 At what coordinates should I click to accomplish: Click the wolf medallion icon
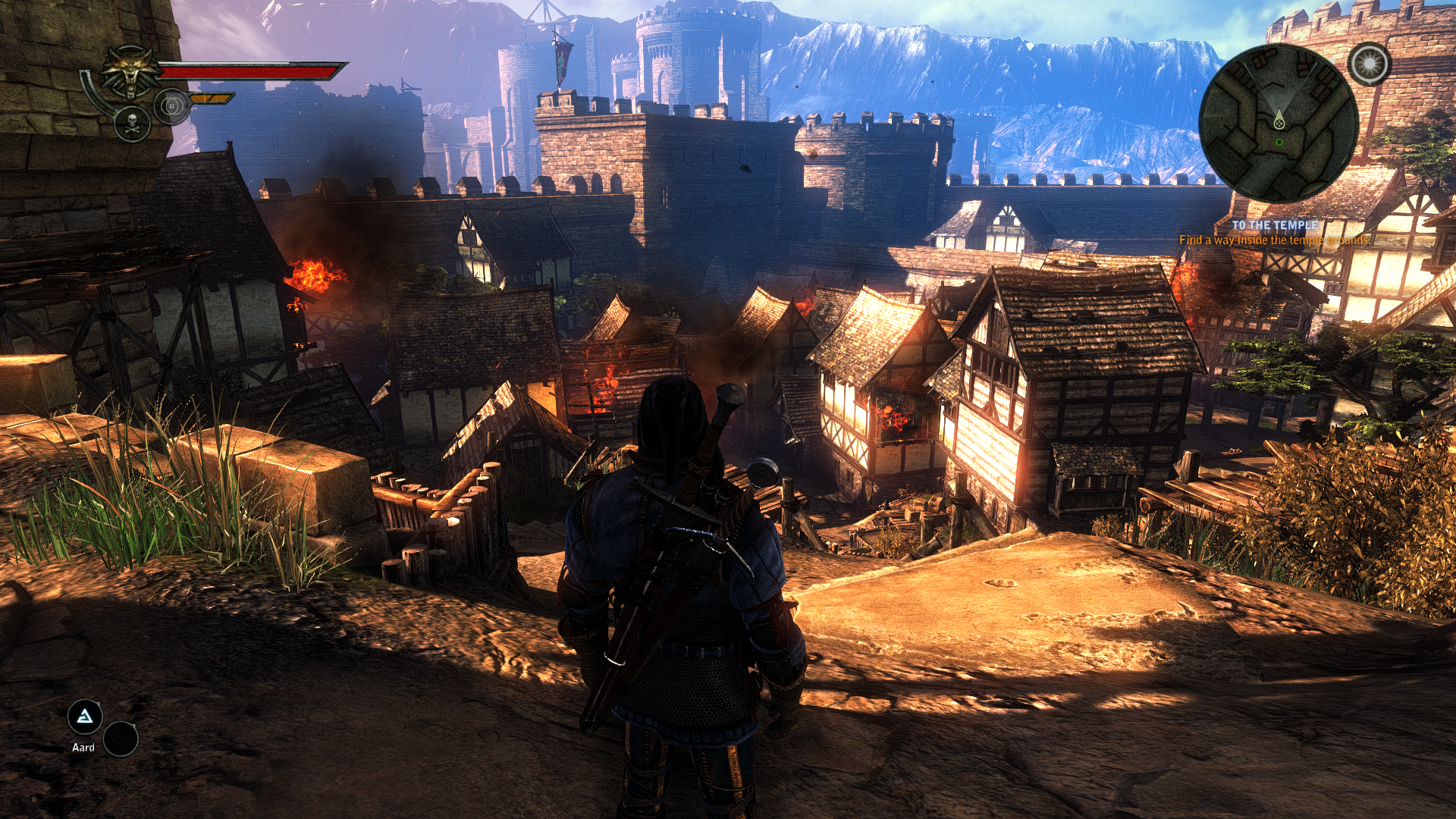pos(132,72)
